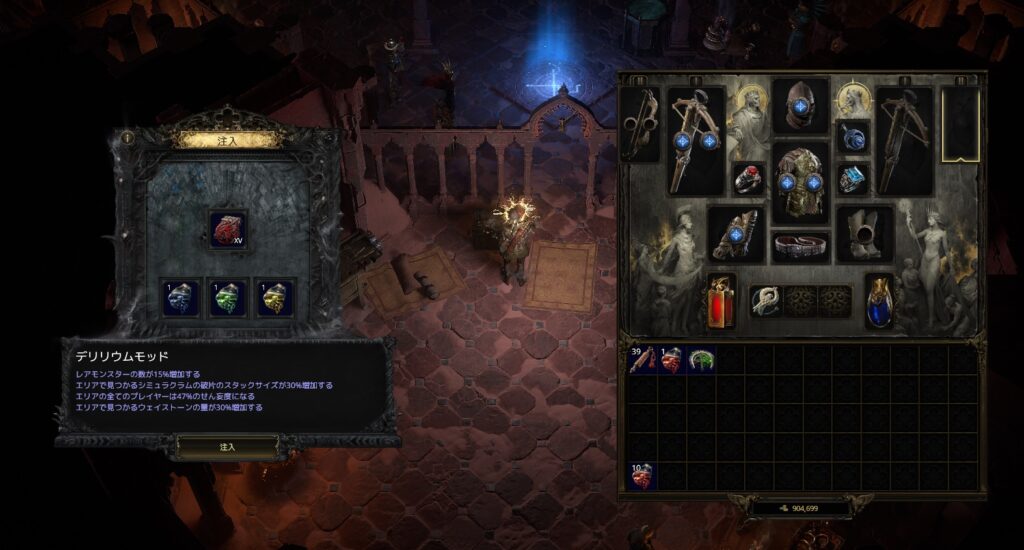The height and width of the screenshot is (550, 1024).
Task: Pick the green distilled emotion slot
Action: [x=228, y=298]
